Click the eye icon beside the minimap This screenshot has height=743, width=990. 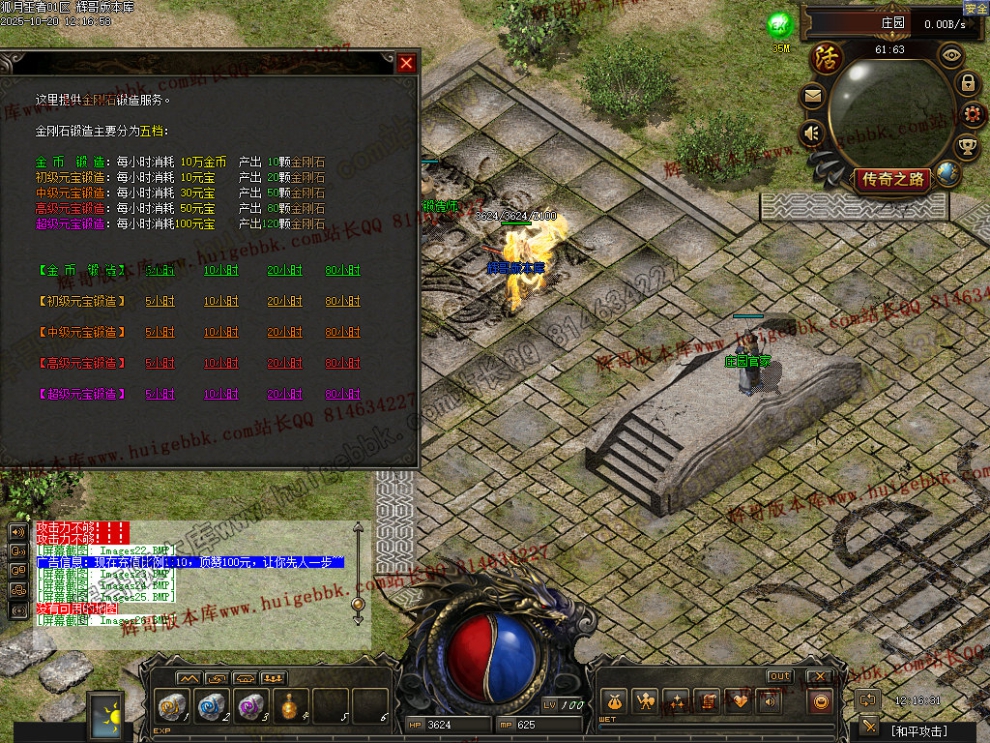(950, 56)
